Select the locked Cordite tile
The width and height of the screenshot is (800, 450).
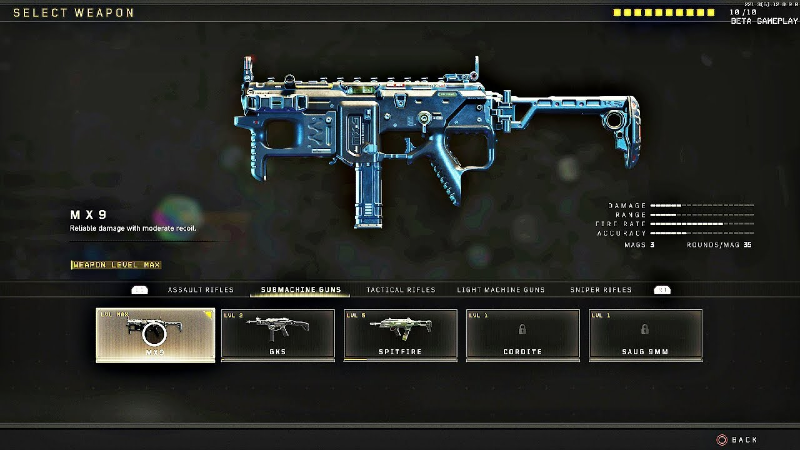pos(523,335)
